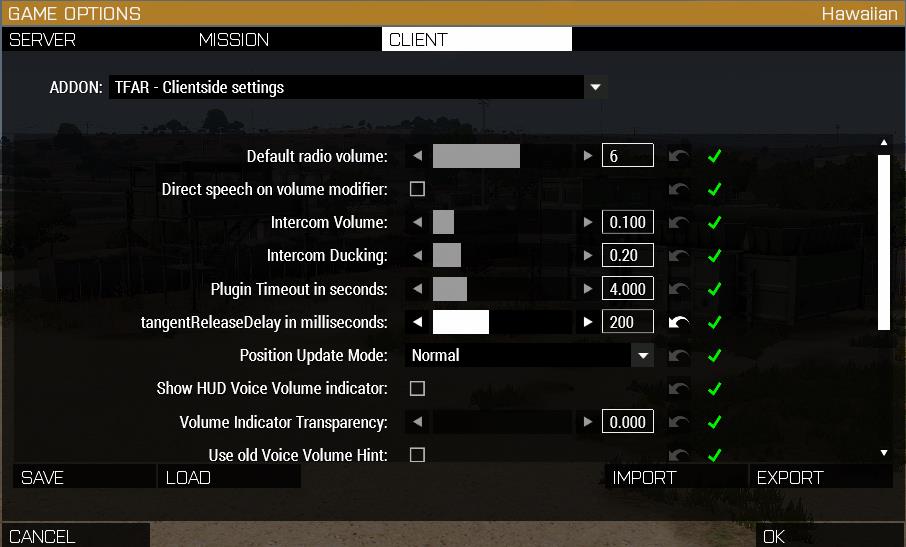Increase Intercom Volume with right arrow
This screenshot has height=547, width=906.
(x=588, y=222)
